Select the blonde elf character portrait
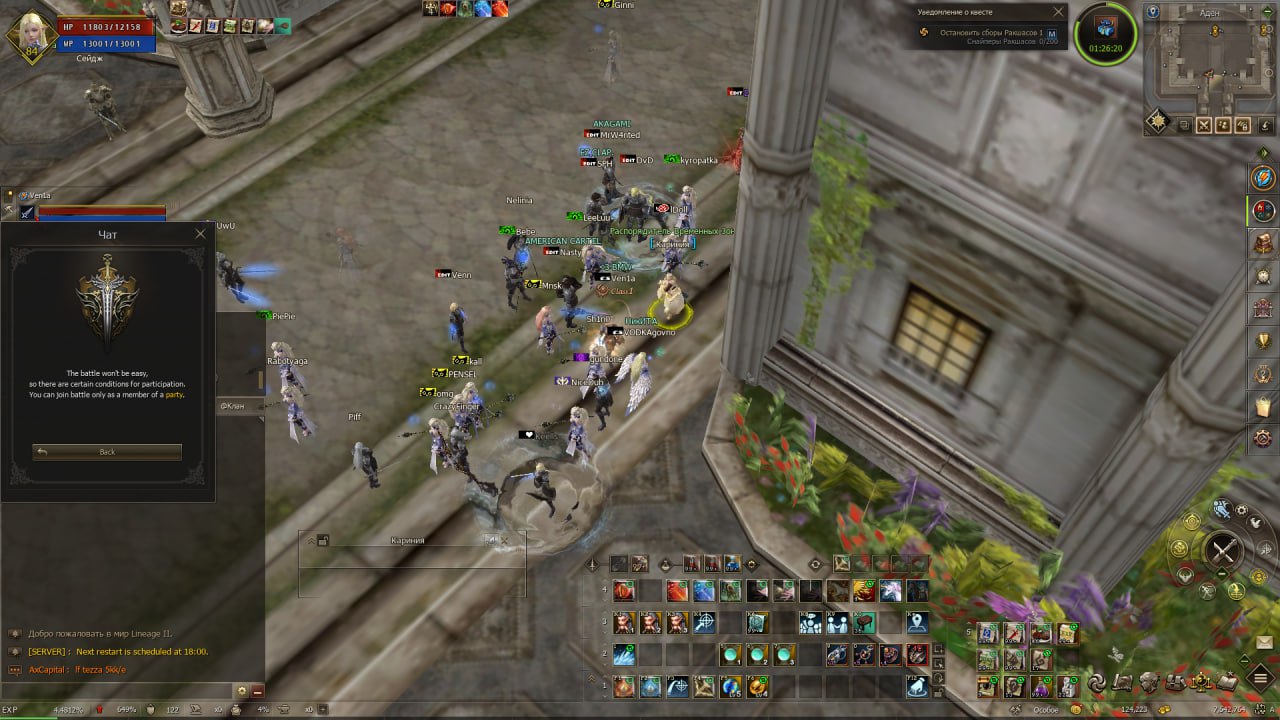Viewport: 1280px width, 720px height. 30,35
